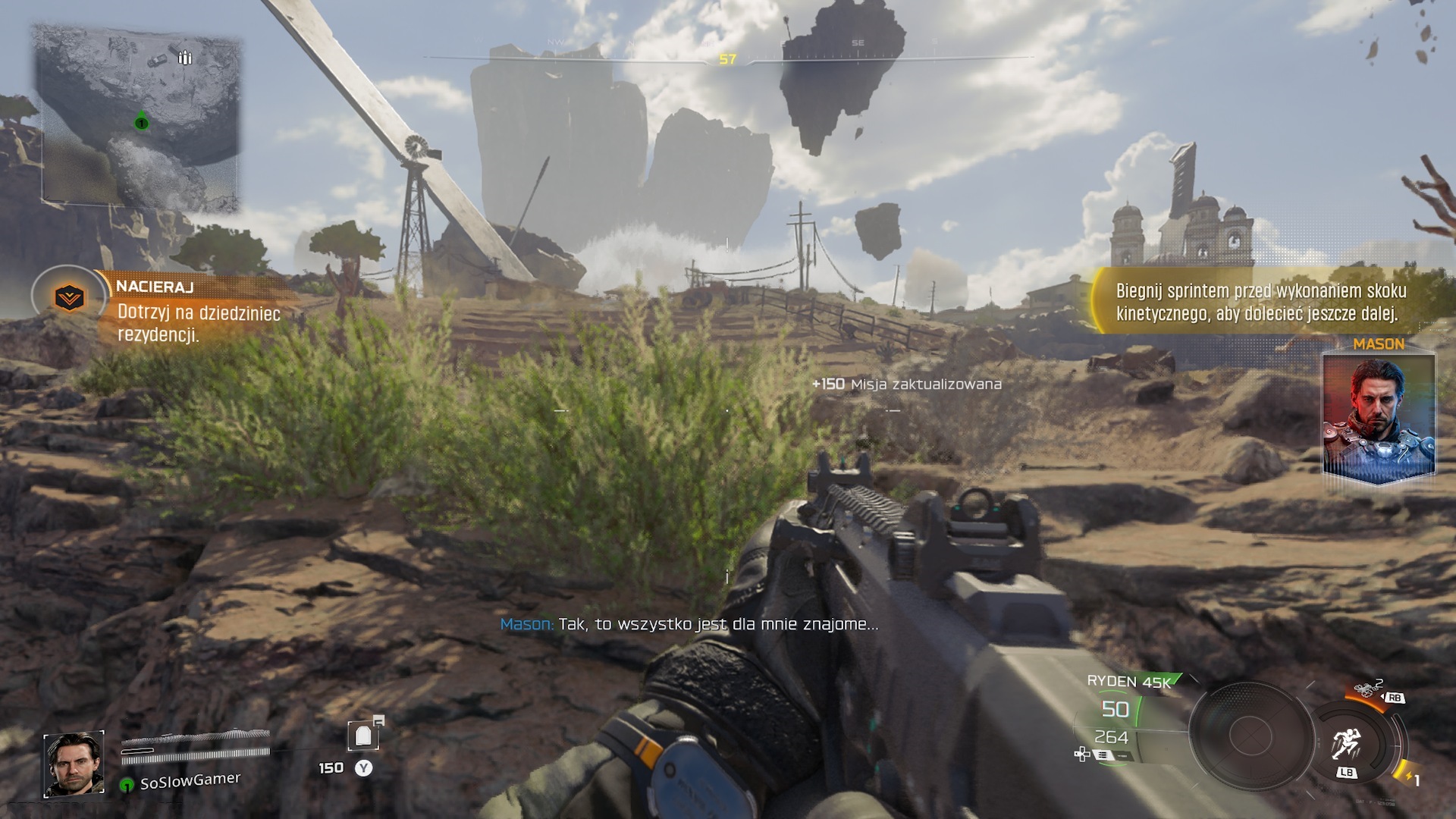Open the minimap in the corner
The height and width of the screenshot is (819, 1456).
point(136,118)
